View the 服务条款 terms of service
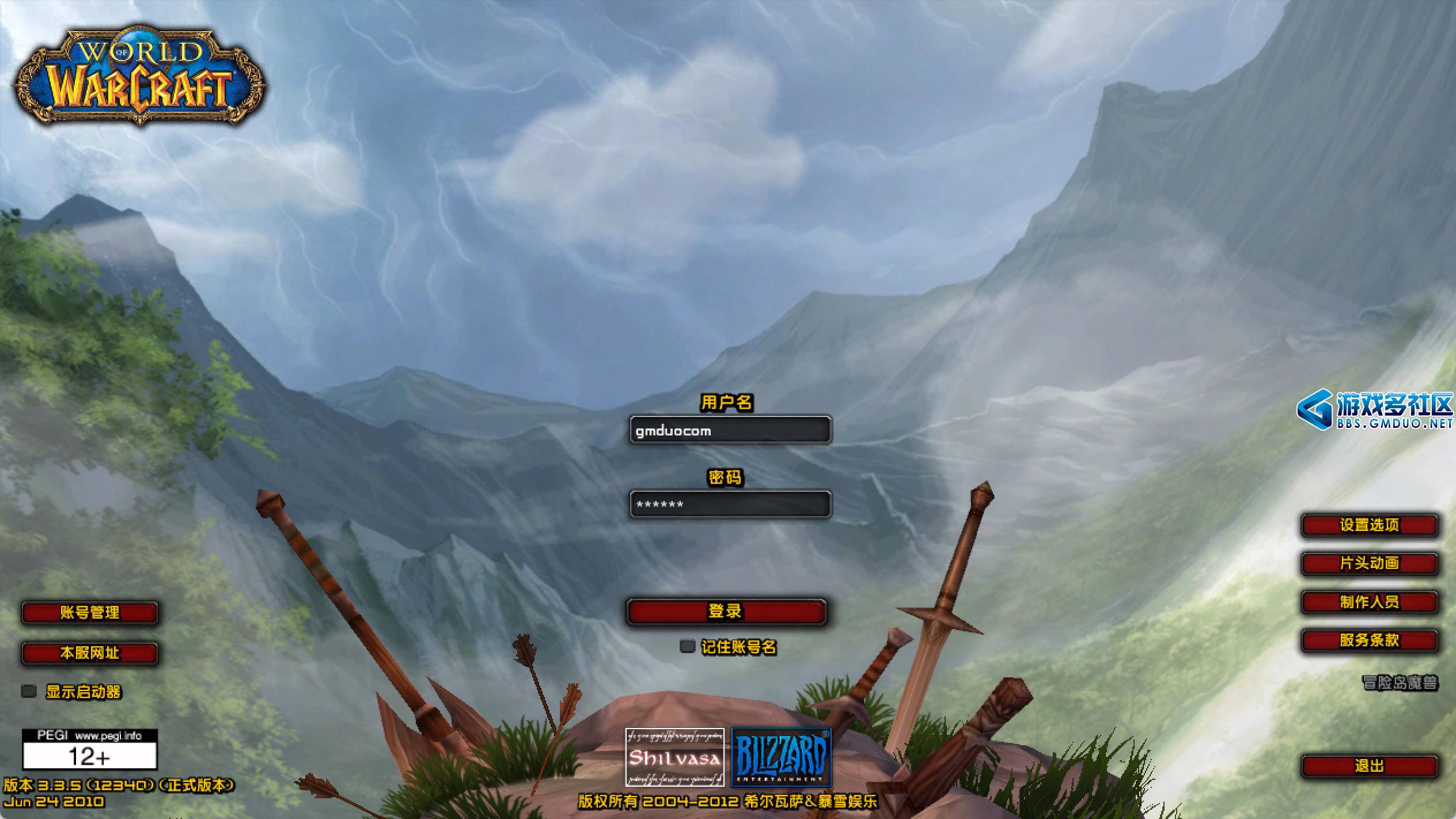 click(1369, 640)
